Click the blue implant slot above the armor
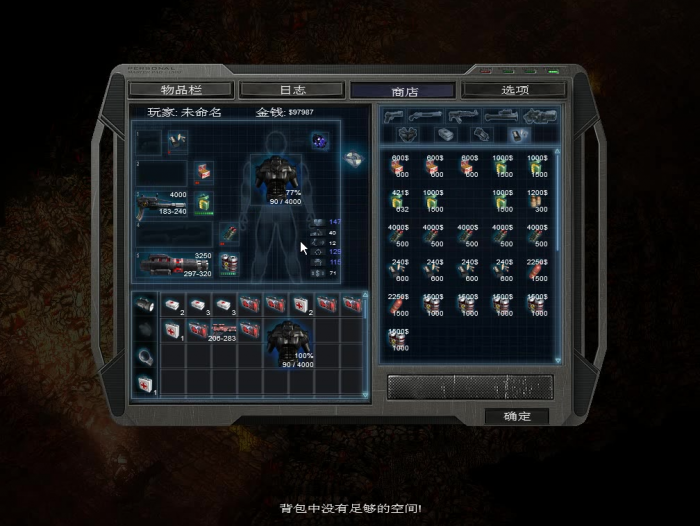 click(x=319, y=140)
